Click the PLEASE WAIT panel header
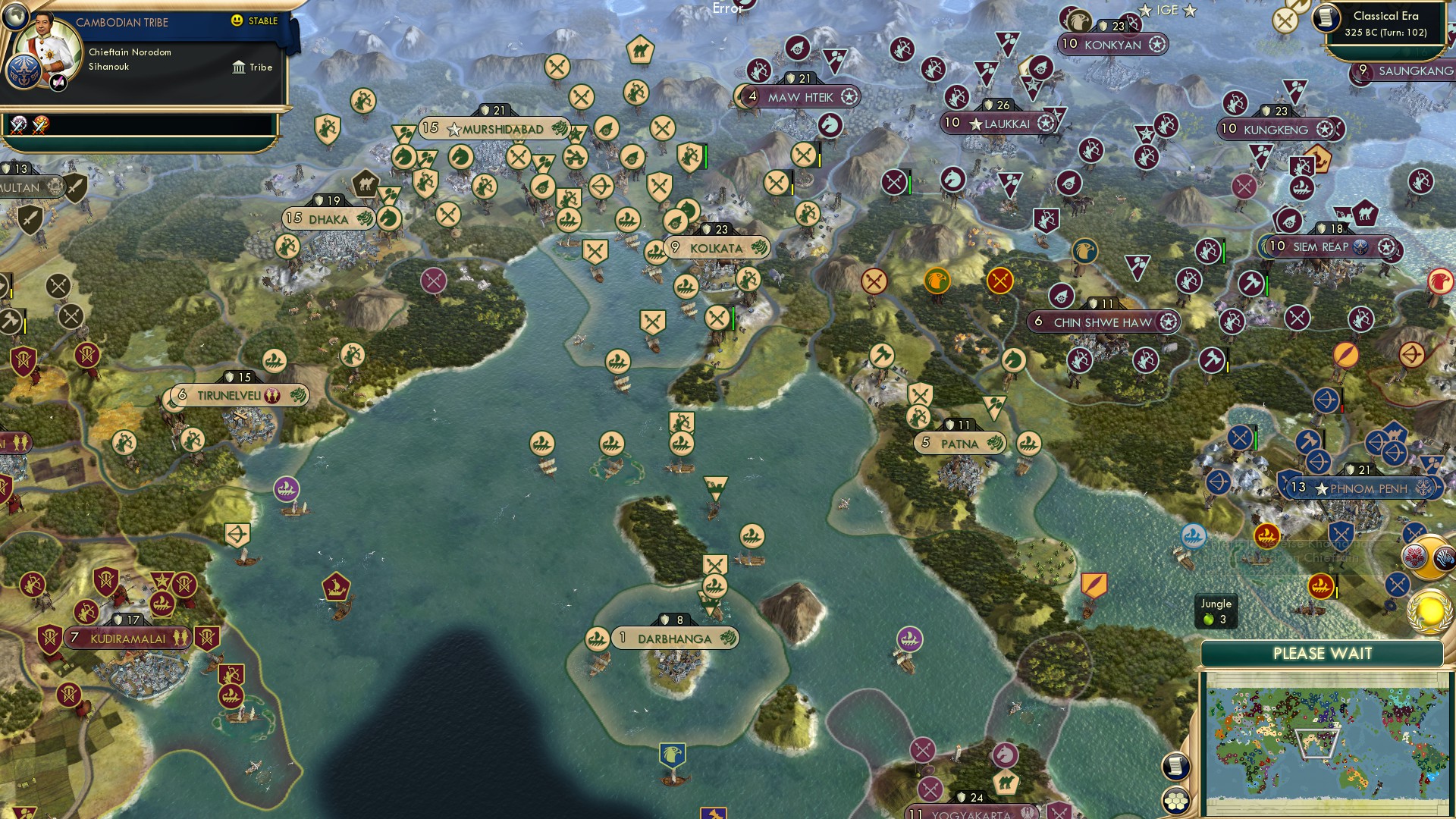 (x=1321, y=653)
